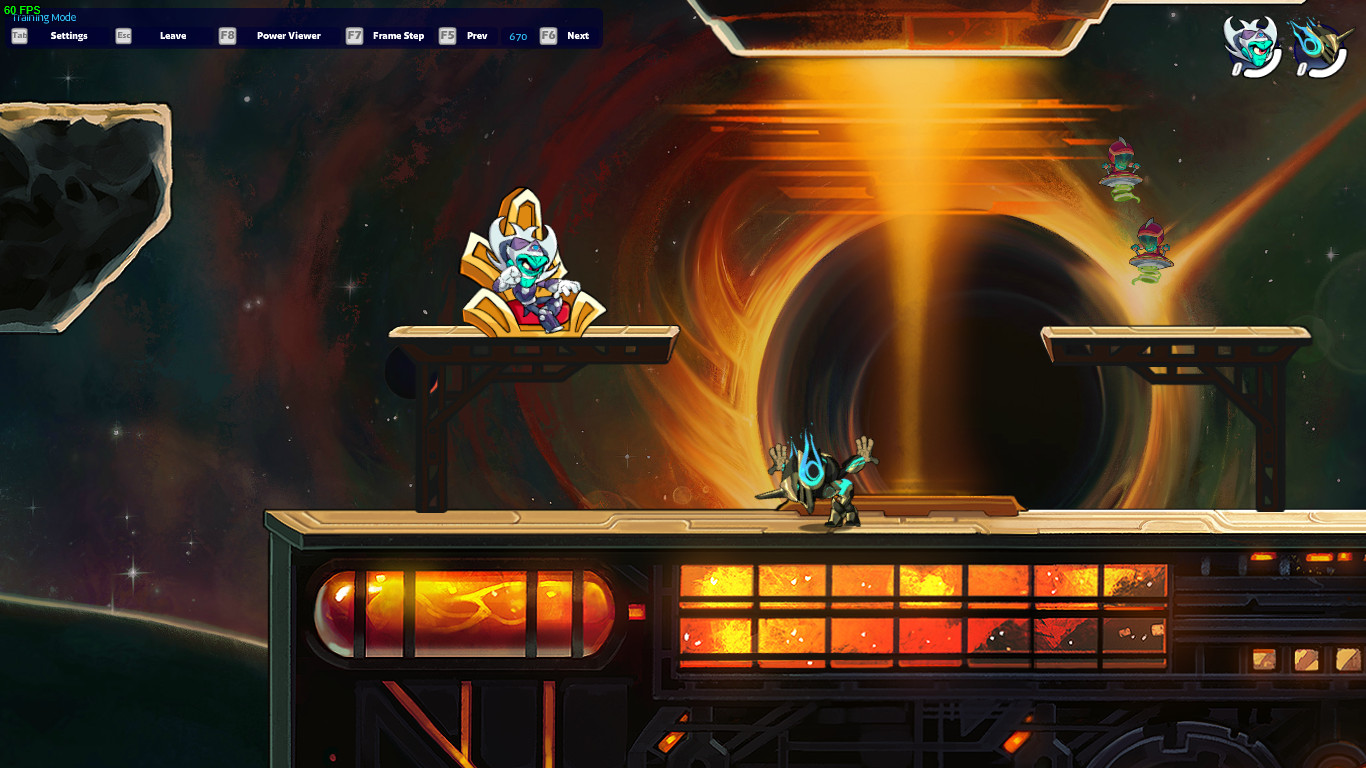Click Next to advance one frame

[578, 35]
